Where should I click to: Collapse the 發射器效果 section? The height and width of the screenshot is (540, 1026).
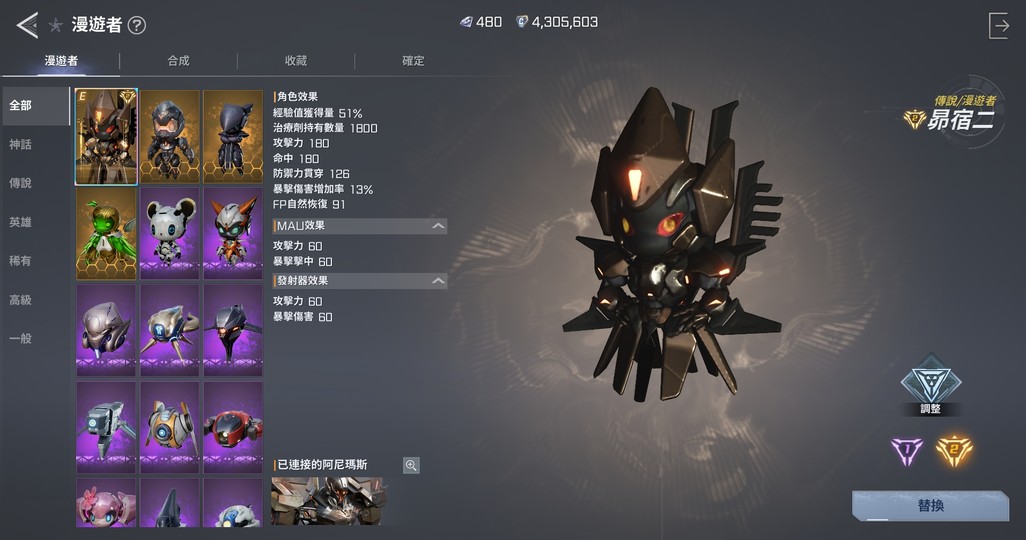(x=438, y=281)
